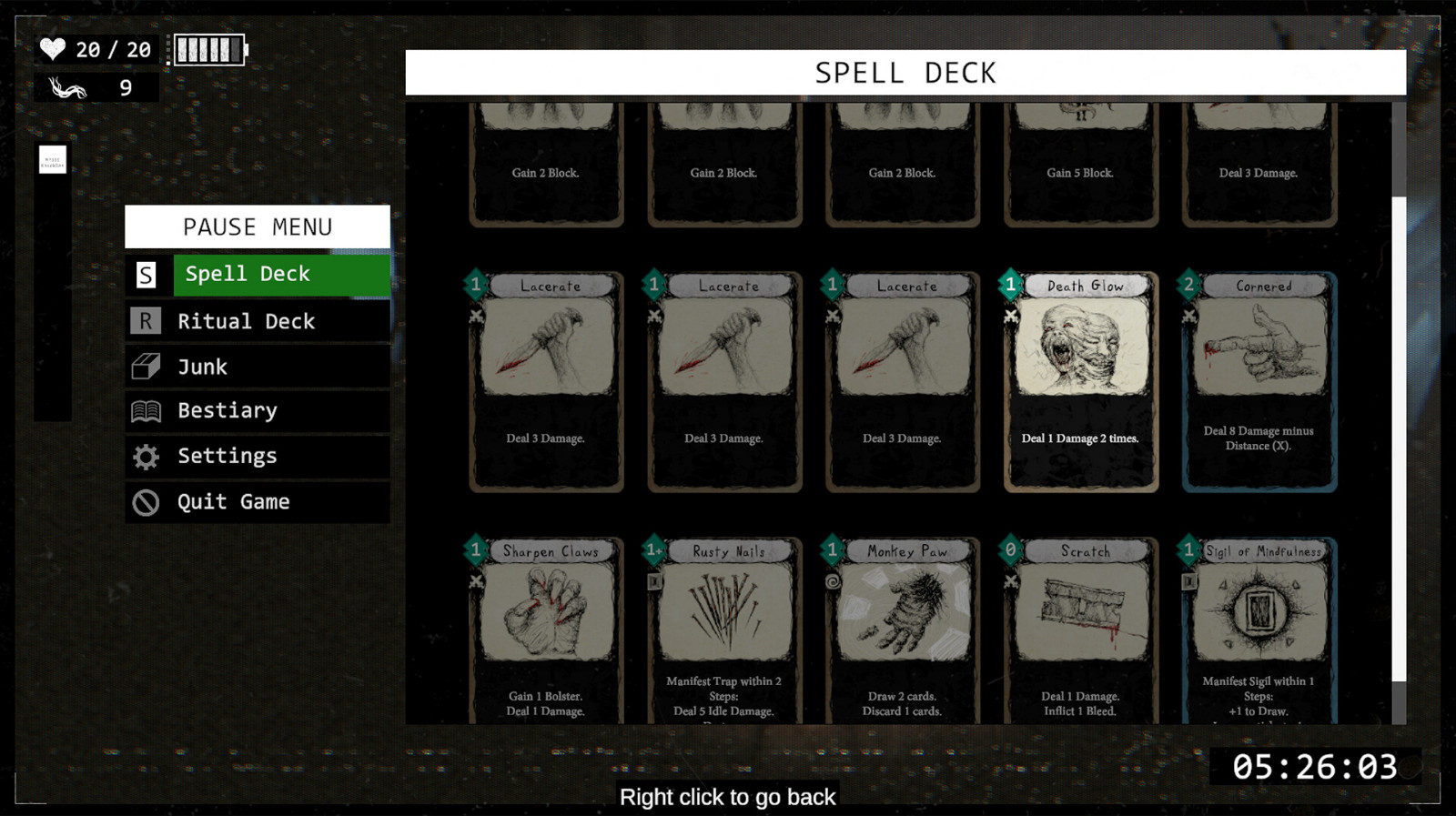Open the Bestiary
1456x816 pixels.
[258, 411]
